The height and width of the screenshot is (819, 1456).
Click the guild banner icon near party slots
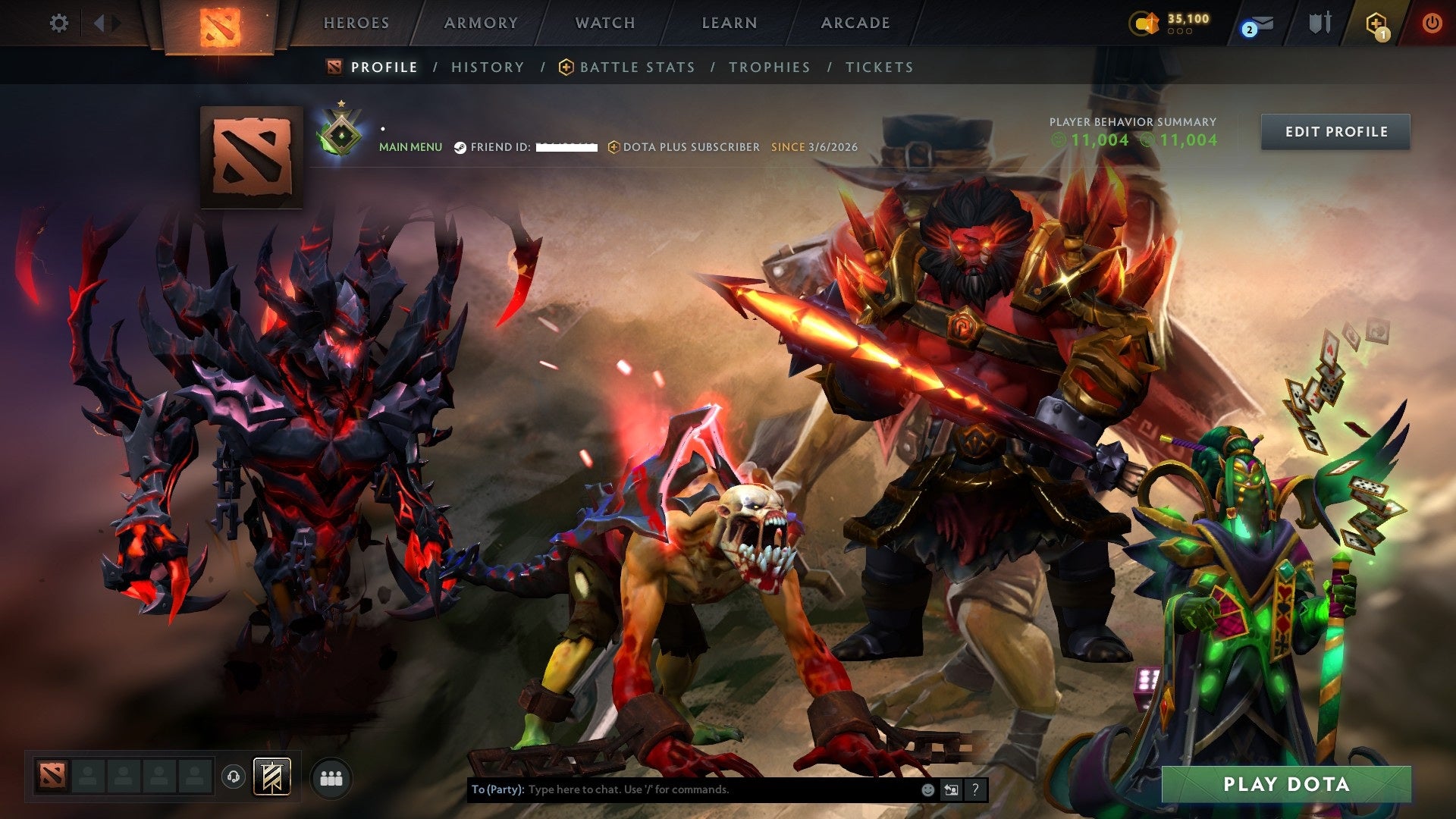[x=273, y=778]
